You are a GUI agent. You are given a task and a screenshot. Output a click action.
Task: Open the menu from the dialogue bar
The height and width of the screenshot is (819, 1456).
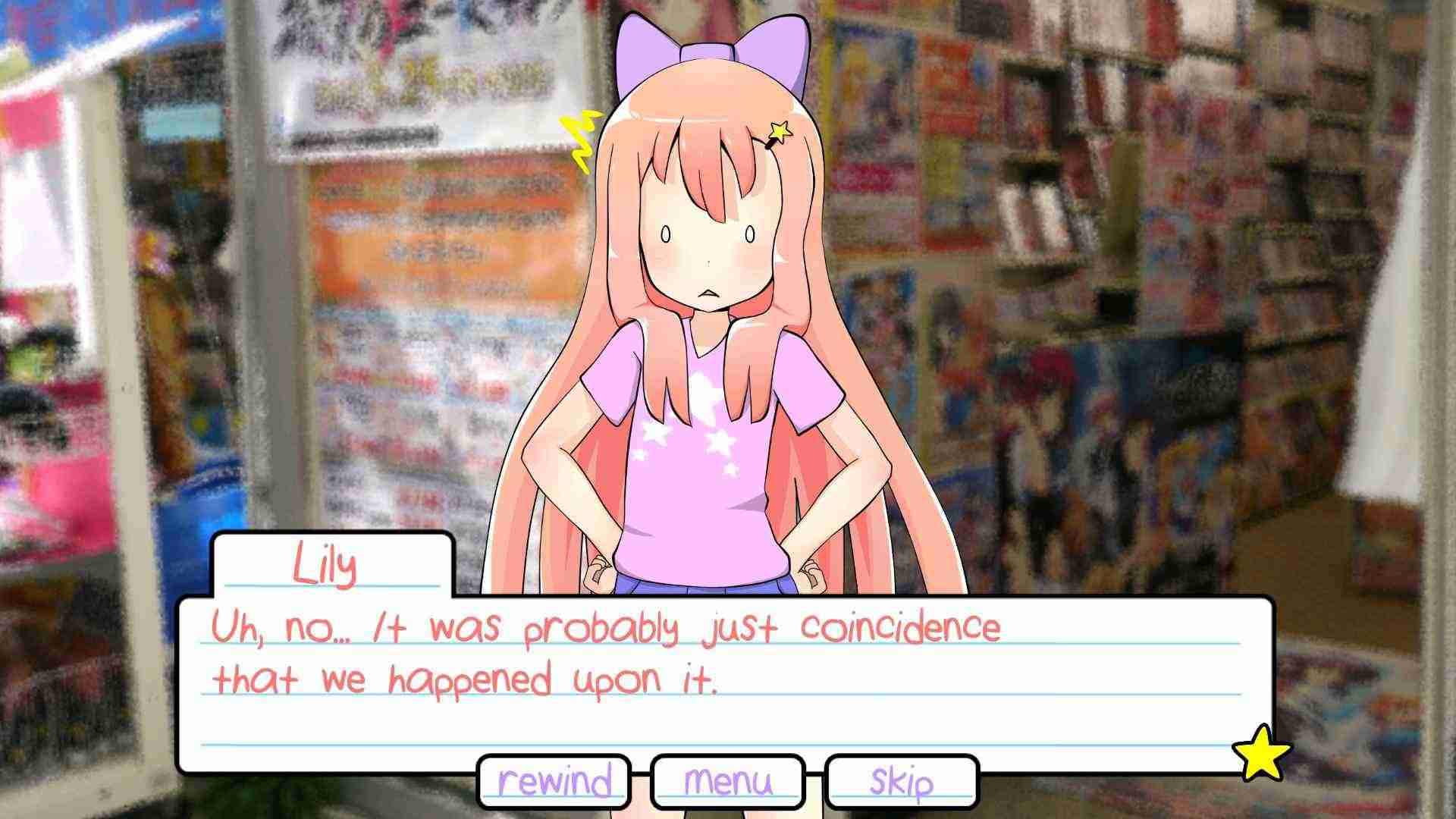pyautogui.click(x=726, y=781)
